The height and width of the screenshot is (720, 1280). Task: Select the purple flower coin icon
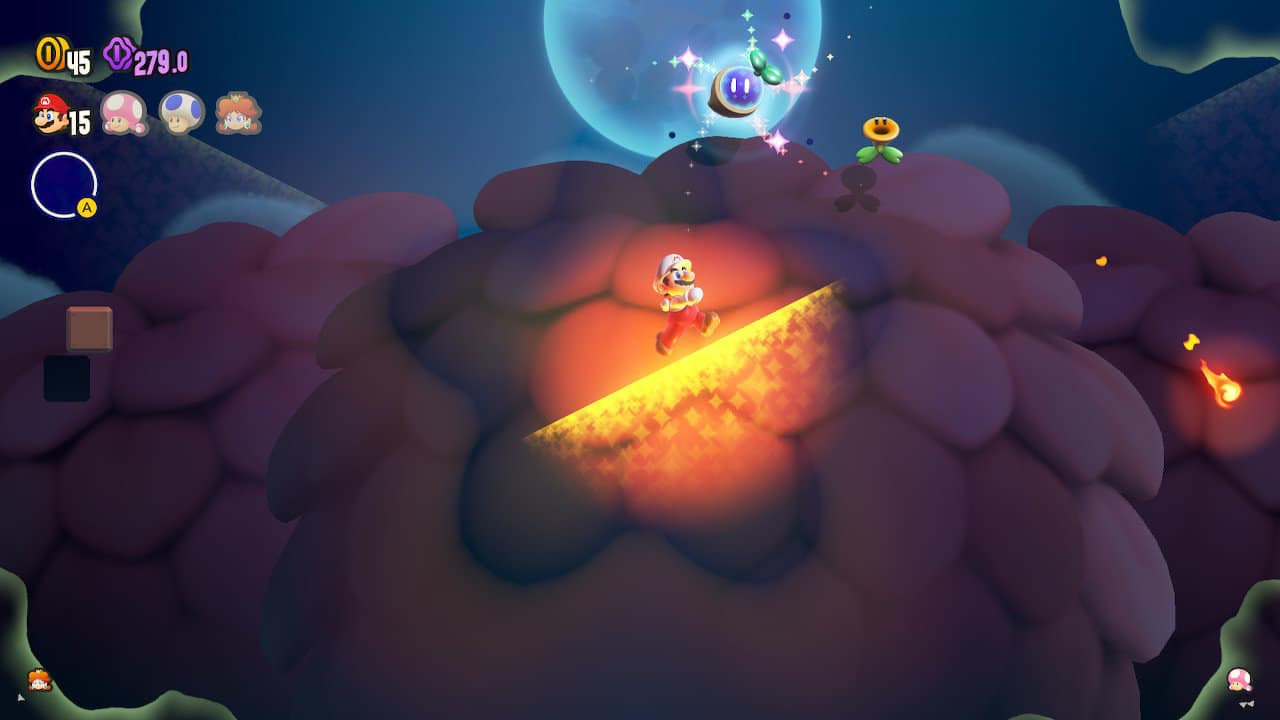pyautogui.click(x=117, y=55)
